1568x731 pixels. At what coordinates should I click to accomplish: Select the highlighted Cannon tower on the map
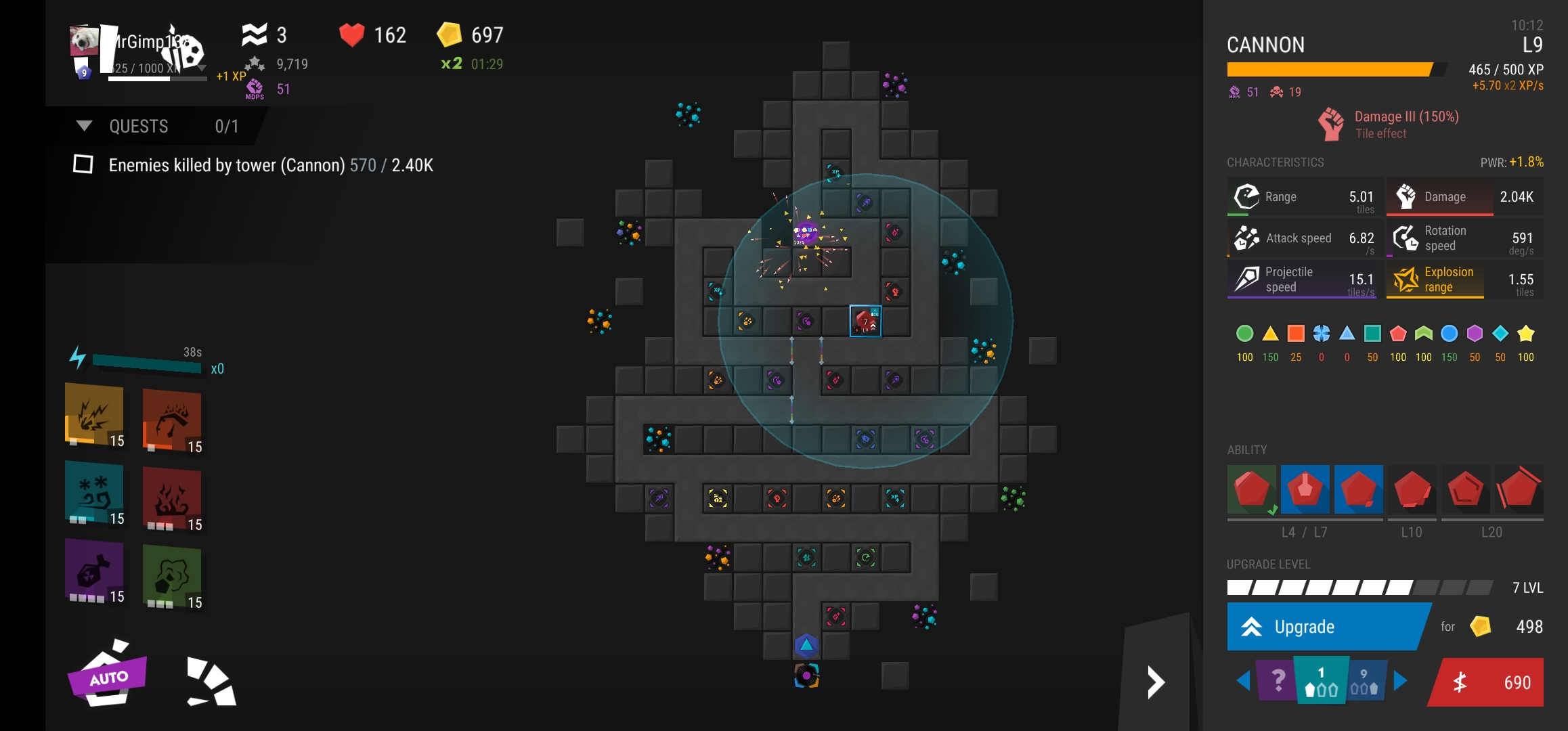pyautogui.click(x=865, y=321)
